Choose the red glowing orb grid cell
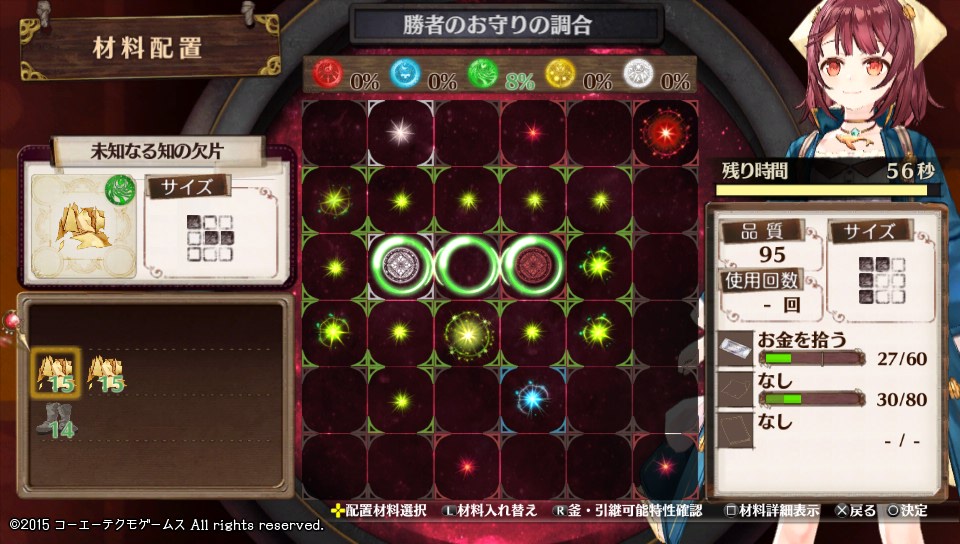Viewport: 960px width, 544px height. coord(664,132)
